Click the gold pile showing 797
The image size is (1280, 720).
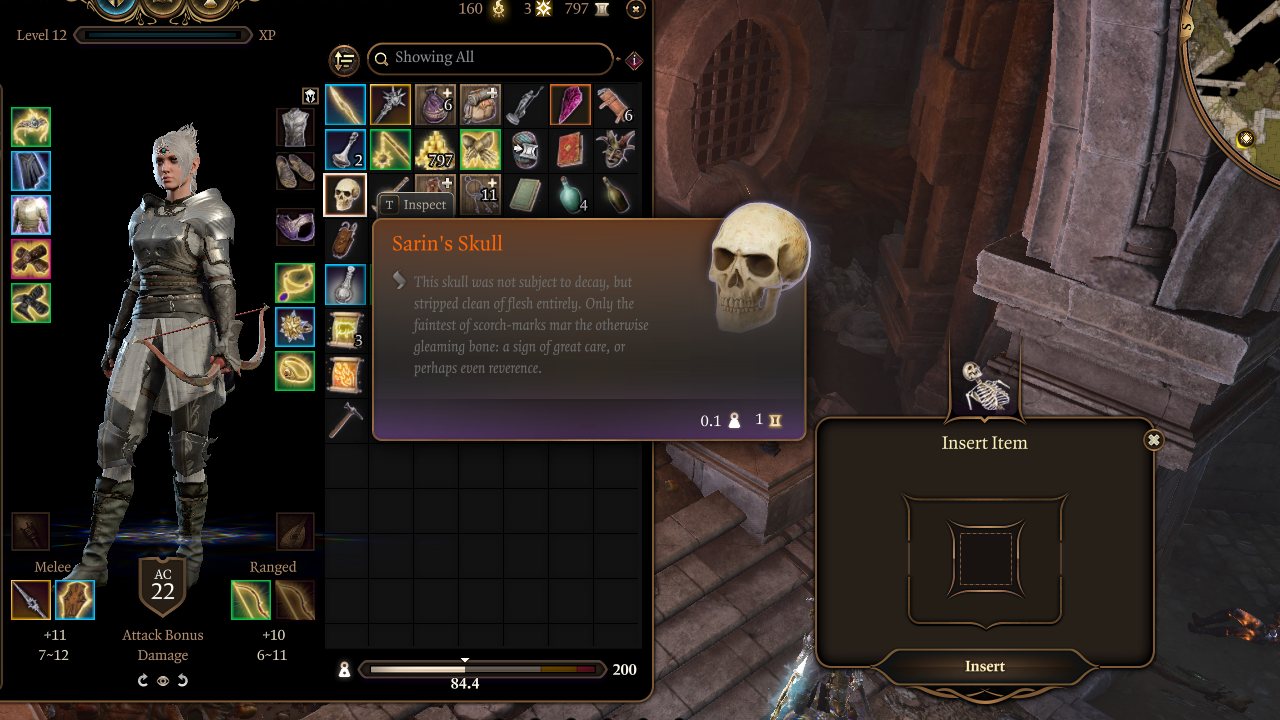435,150
